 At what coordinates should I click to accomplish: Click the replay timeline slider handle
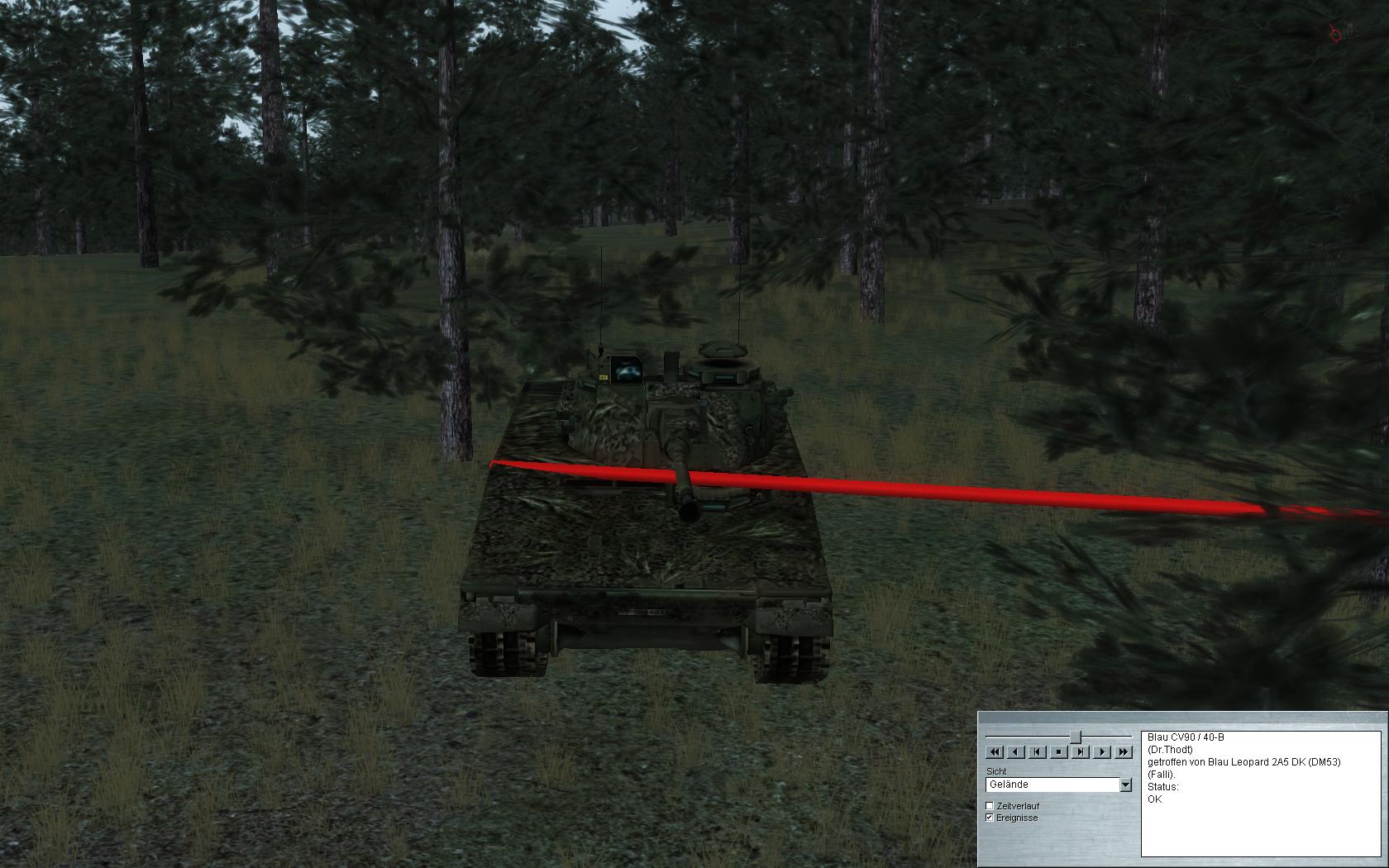point(1076,736)
